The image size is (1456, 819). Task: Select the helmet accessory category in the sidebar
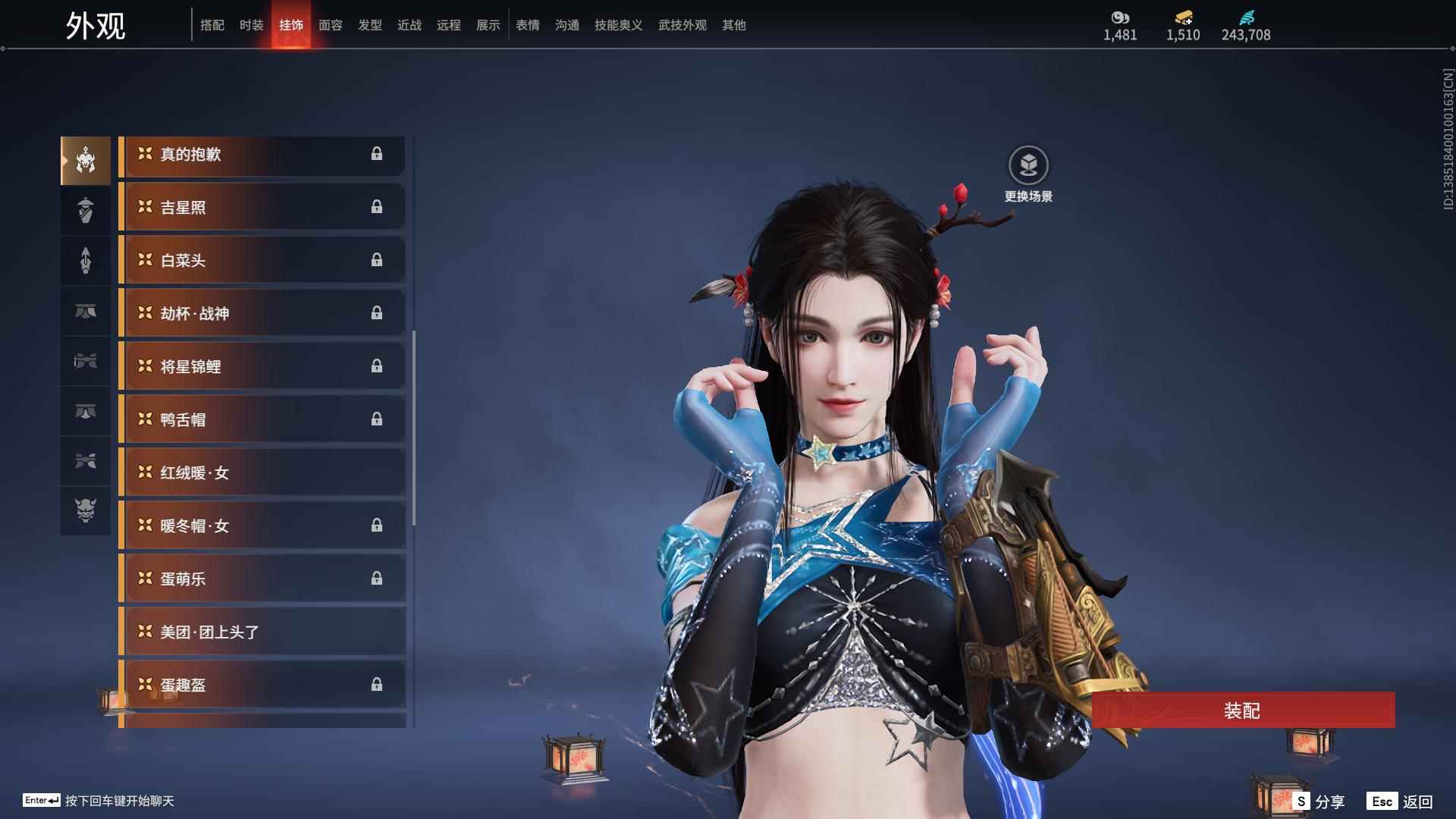[86, 160]
